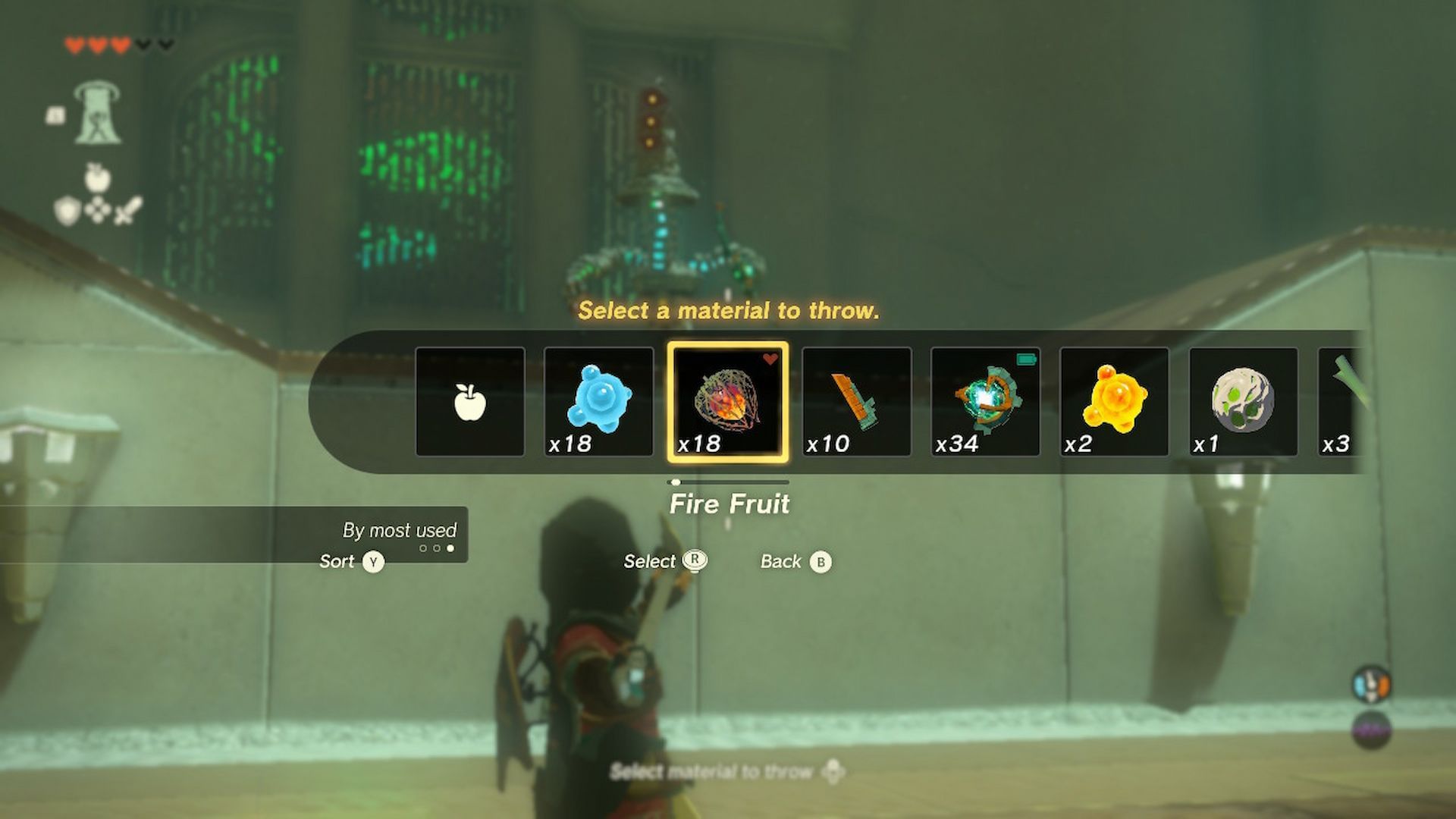Select the apple material in the throw menu
This screenshot has height=819, width=1456.
pos(470,402)
